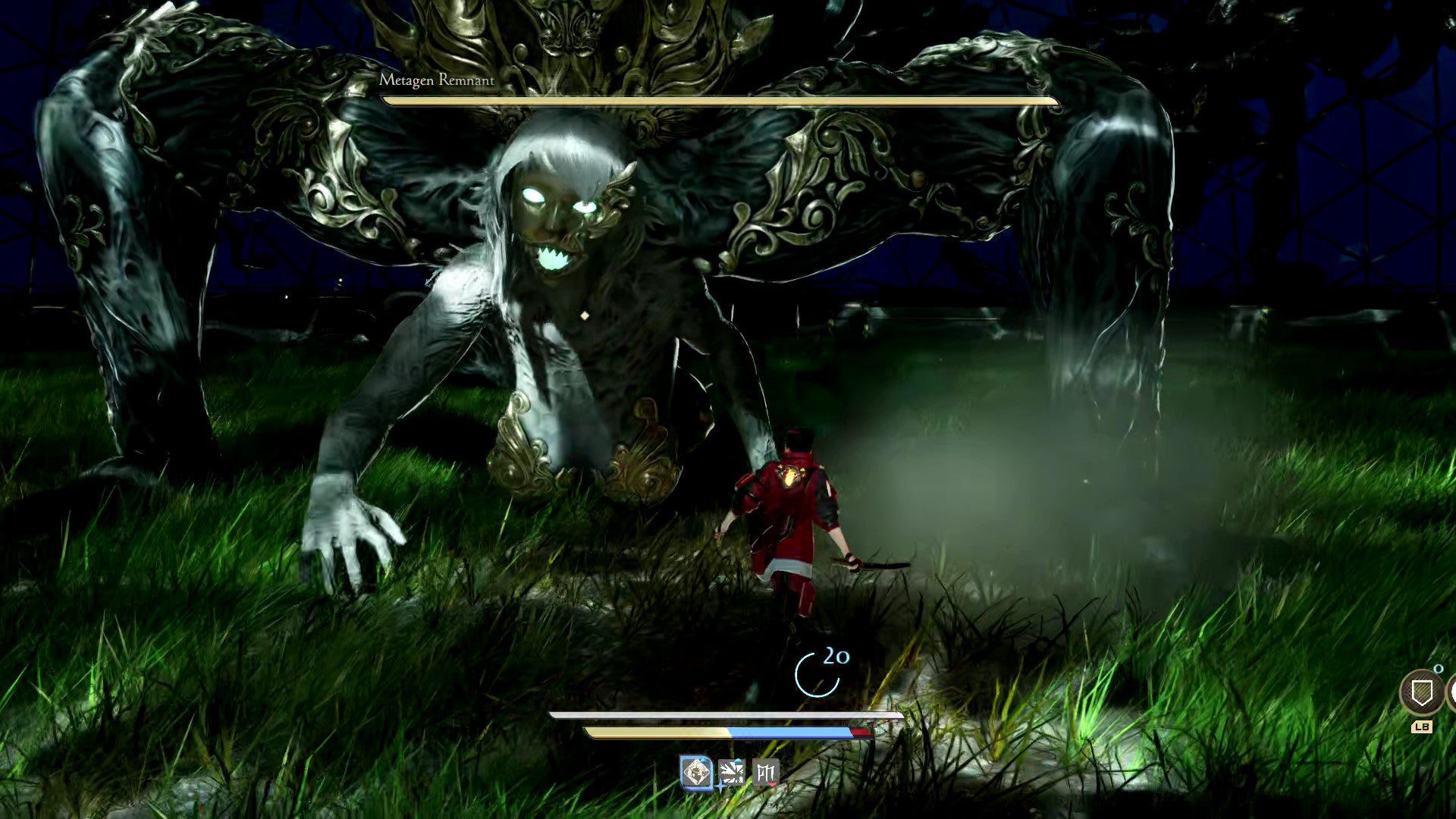Viewport: 1456px width, 819px height.
Task: Click the partially visible skill icon at screen's right edge
Action: click(1452, 691)
